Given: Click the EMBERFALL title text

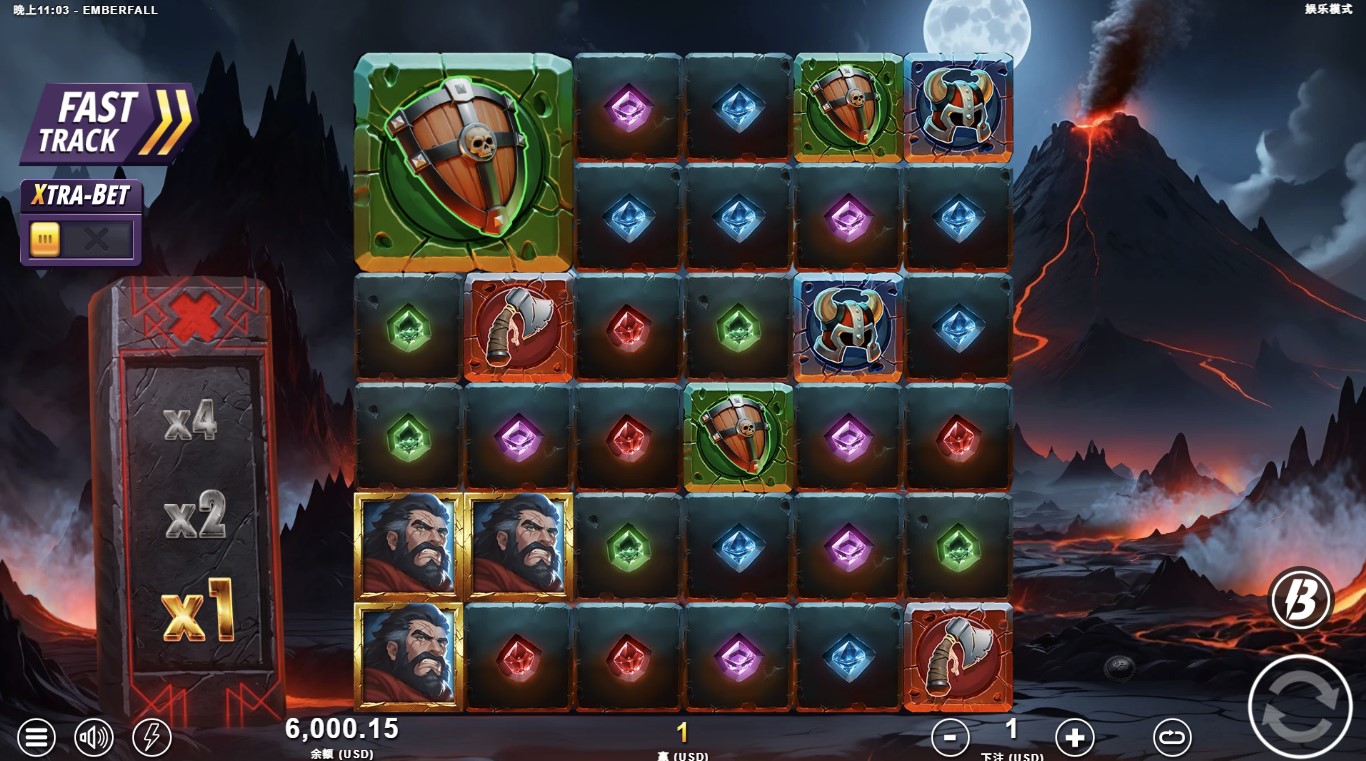Looking at the screenshot, I should (120, 11).
